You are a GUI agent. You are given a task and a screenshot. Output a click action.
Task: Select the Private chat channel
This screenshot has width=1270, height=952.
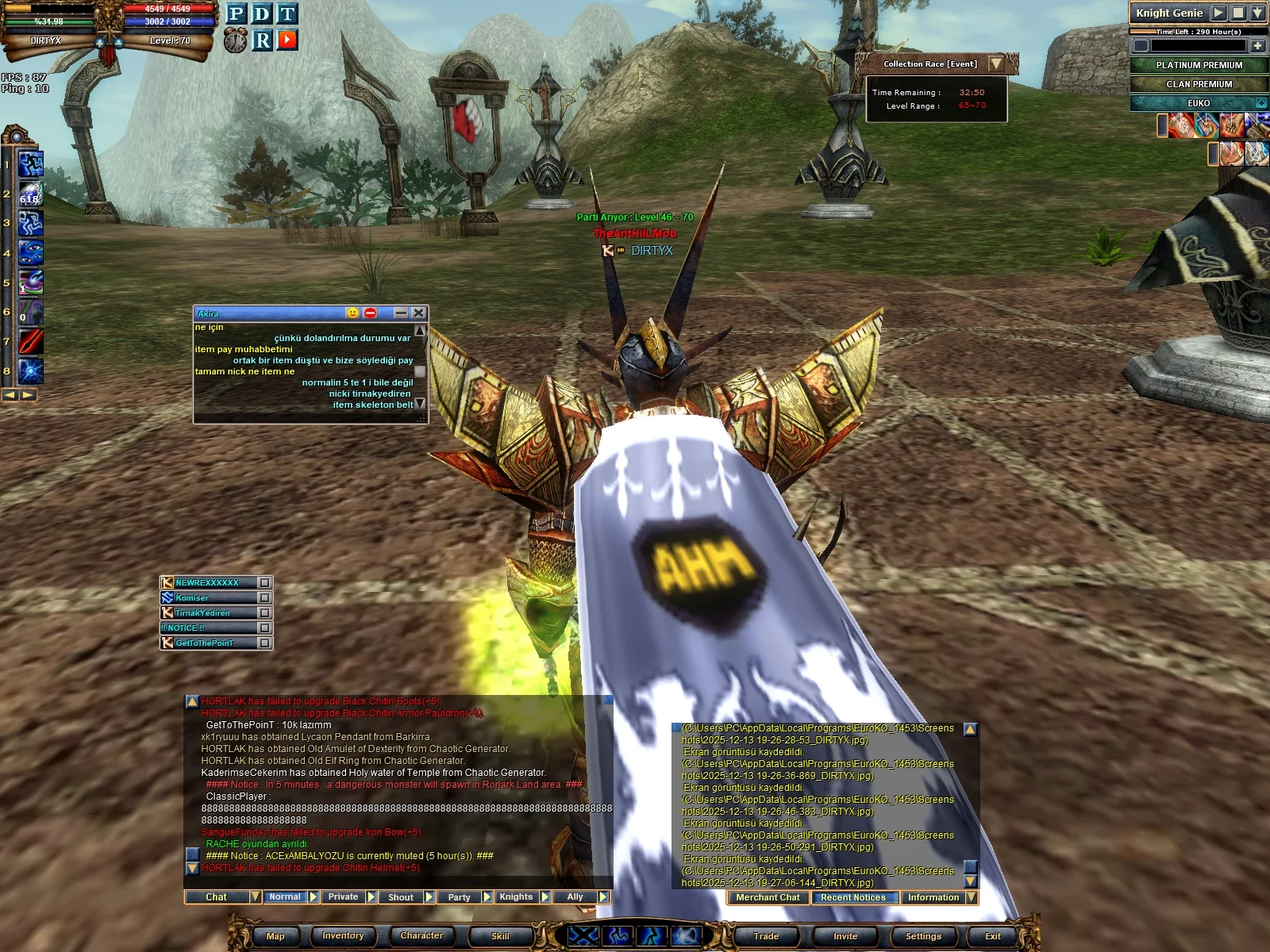(343, 897)
